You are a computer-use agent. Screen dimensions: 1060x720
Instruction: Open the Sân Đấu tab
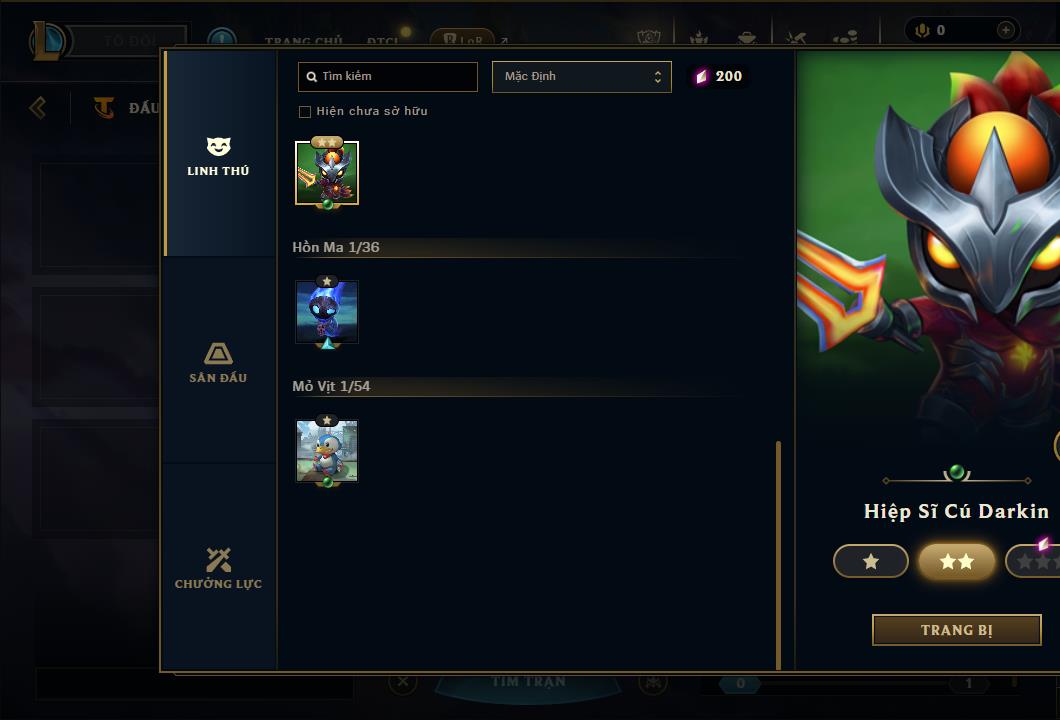(x=218, y=362)
